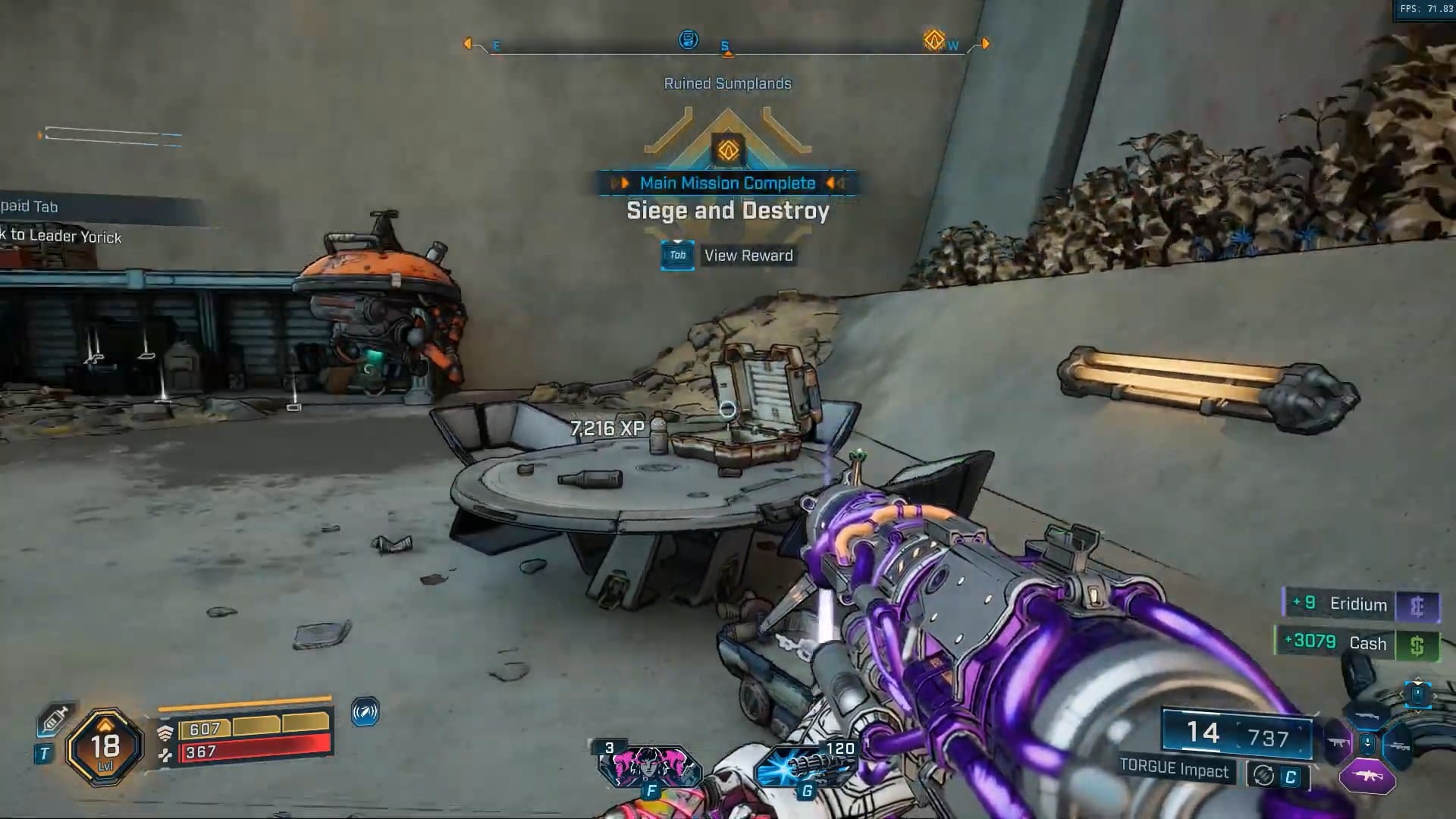The width and height of the screenshot is (1456, 819).
Task: Click the W waypoint marker on the compass
Action: (x=952, y=44)
